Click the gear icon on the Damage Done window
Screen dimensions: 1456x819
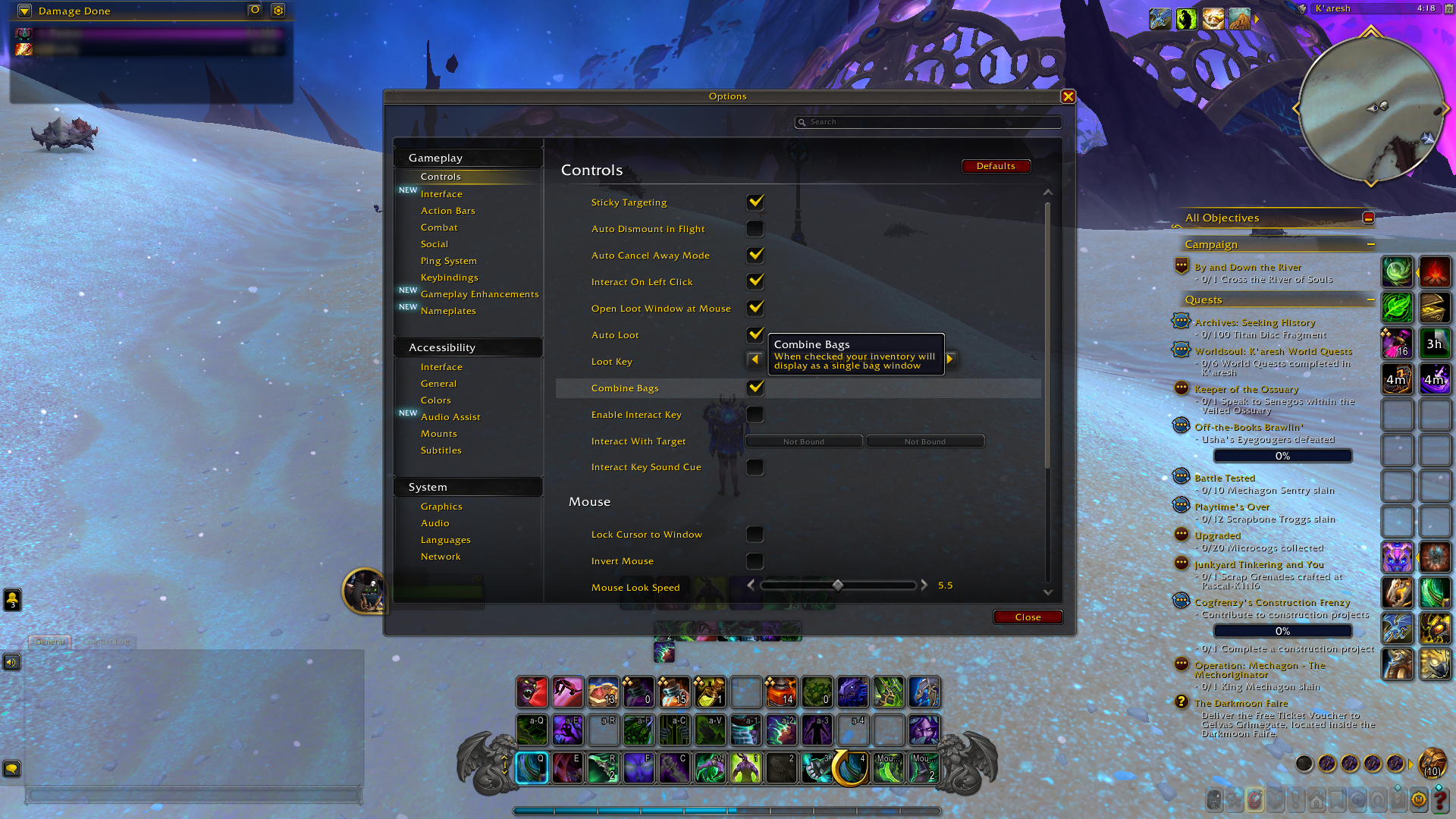pos(278,10)
